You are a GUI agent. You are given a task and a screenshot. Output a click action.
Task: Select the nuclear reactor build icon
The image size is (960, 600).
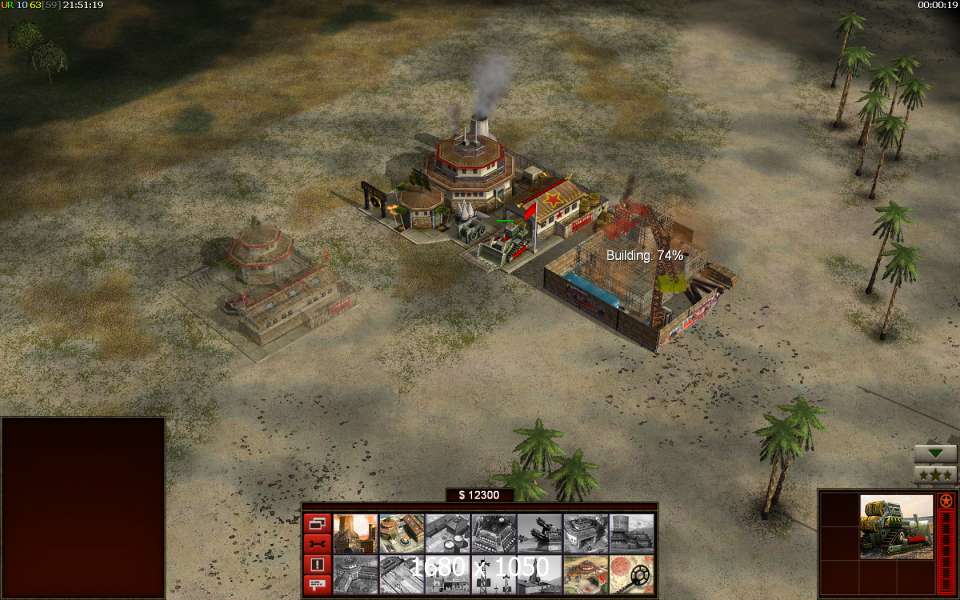coord(355,533)
